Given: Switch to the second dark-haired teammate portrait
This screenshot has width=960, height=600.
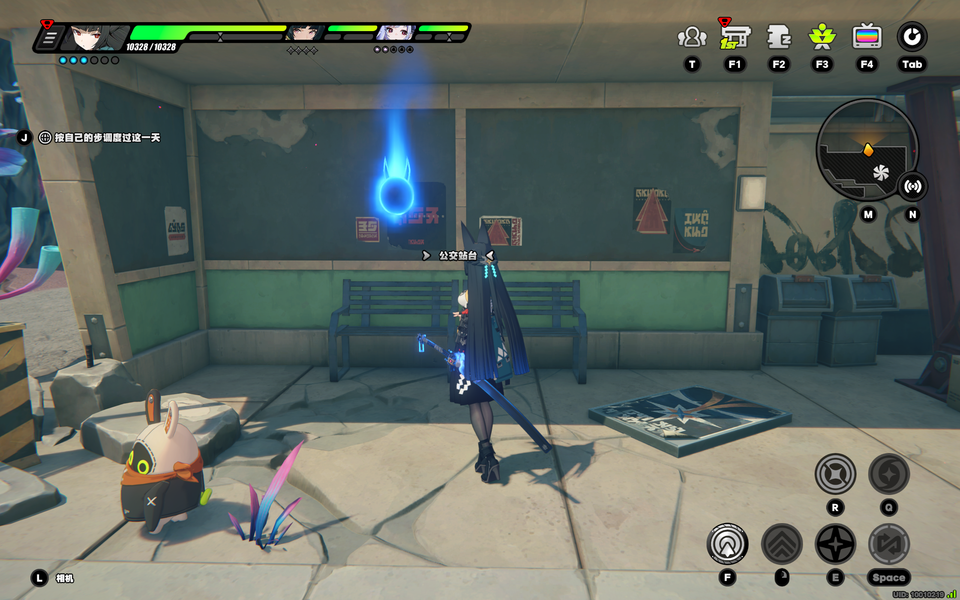Looking at the screenshot, I should [303, 33].
